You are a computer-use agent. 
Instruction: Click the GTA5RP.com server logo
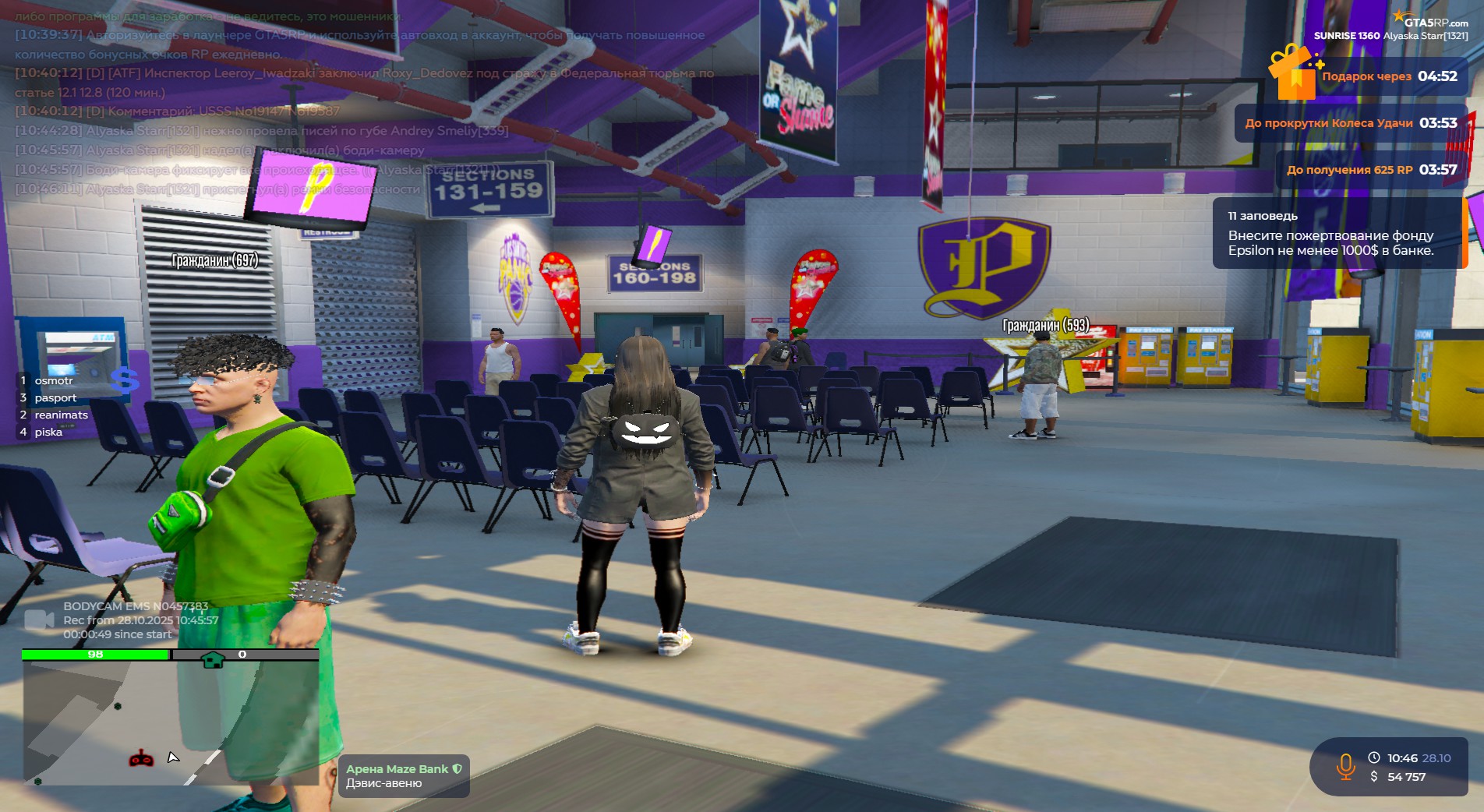click(1431, 21)
